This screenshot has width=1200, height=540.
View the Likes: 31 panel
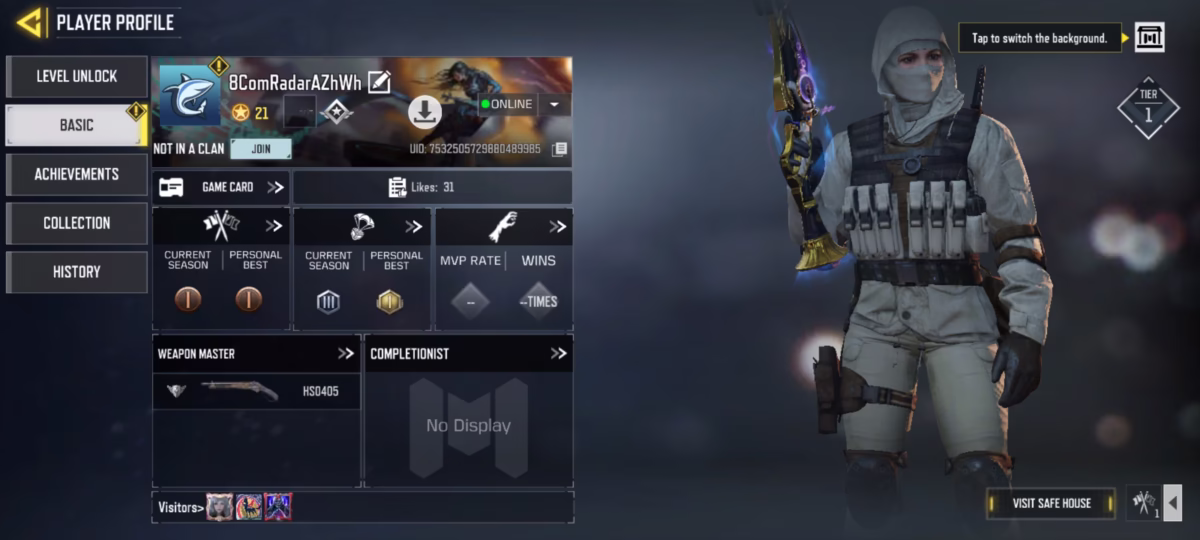432,187
